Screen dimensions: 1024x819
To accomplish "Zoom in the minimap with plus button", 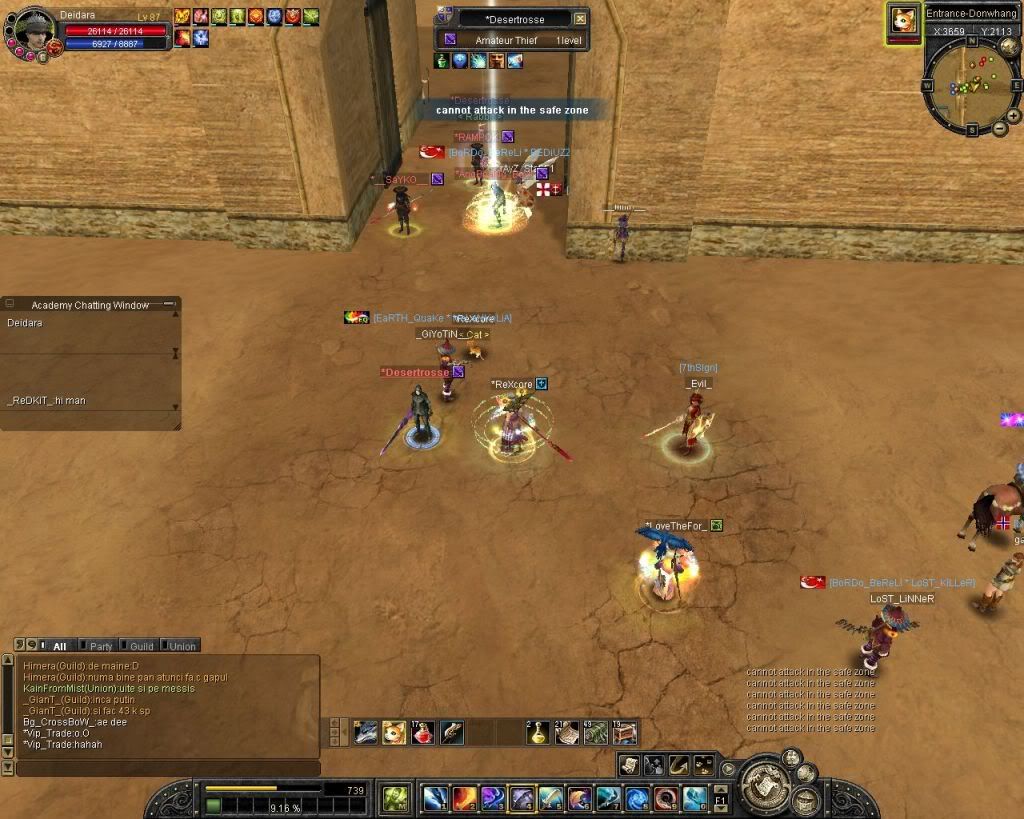I will 1013,116.
